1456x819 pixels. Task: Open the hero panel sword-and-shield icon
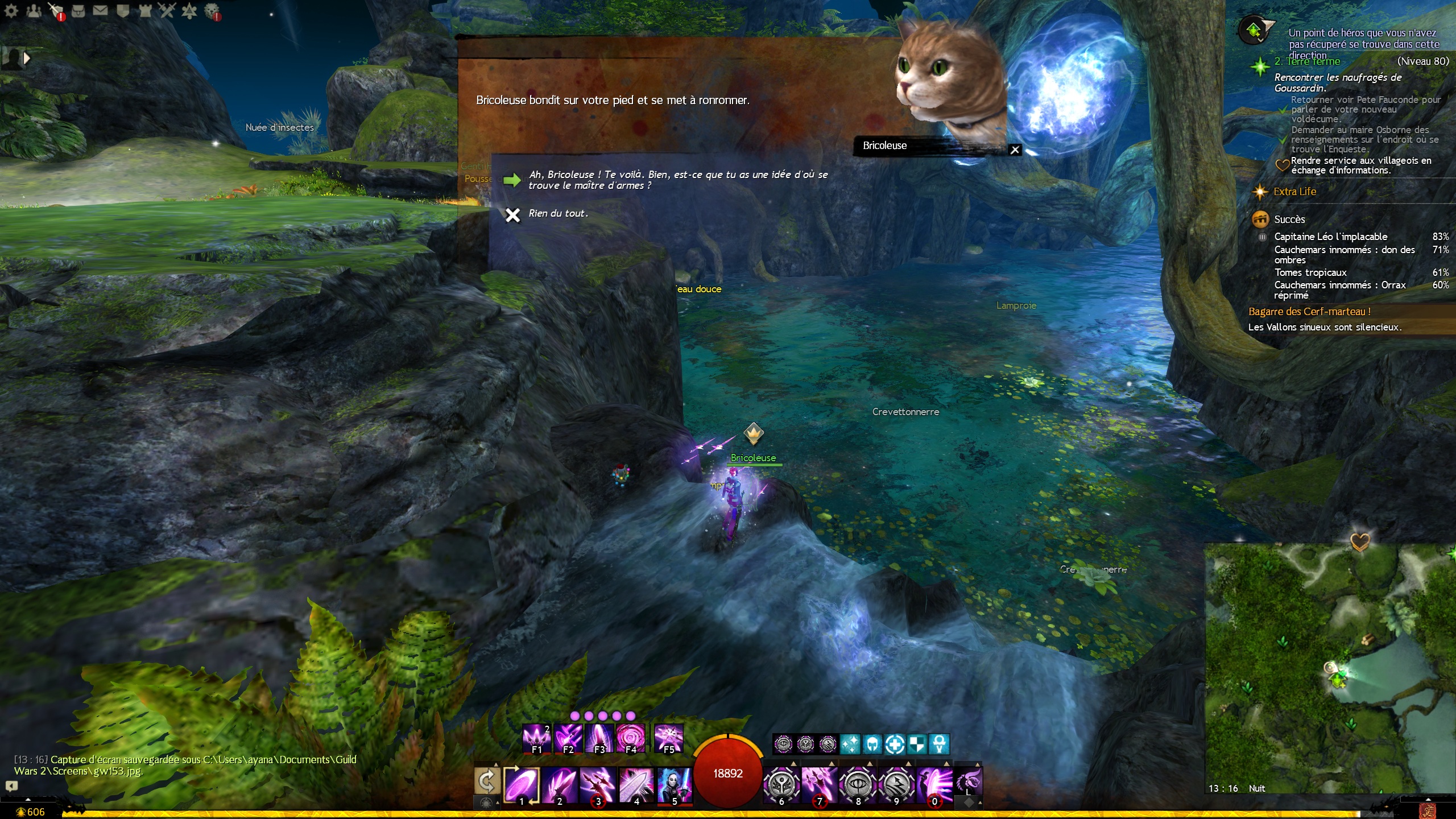(x=56, y=10)
